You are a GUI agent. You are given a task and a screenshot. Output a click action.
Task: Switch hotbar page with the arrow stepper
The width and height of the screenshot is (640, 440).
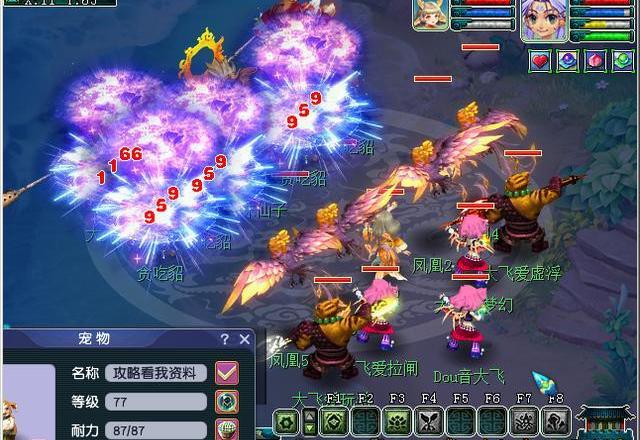point(309,421)
